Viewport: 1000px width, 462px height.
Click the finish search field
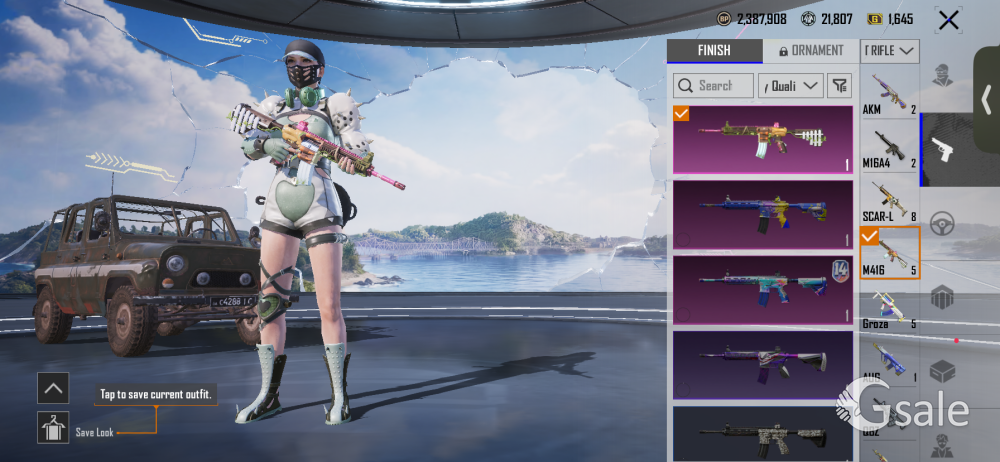pyautogui.click(x=713, y=86)
